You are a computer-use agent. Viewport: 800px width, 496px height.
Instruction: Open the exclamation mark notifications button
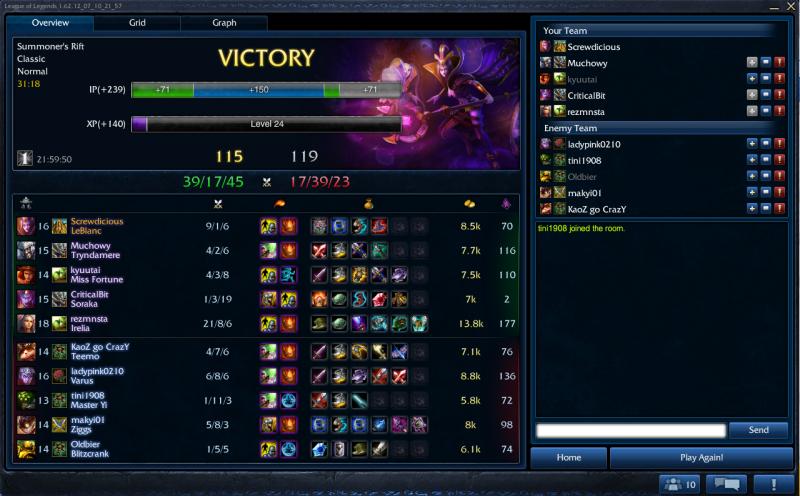tap(773, 484)
